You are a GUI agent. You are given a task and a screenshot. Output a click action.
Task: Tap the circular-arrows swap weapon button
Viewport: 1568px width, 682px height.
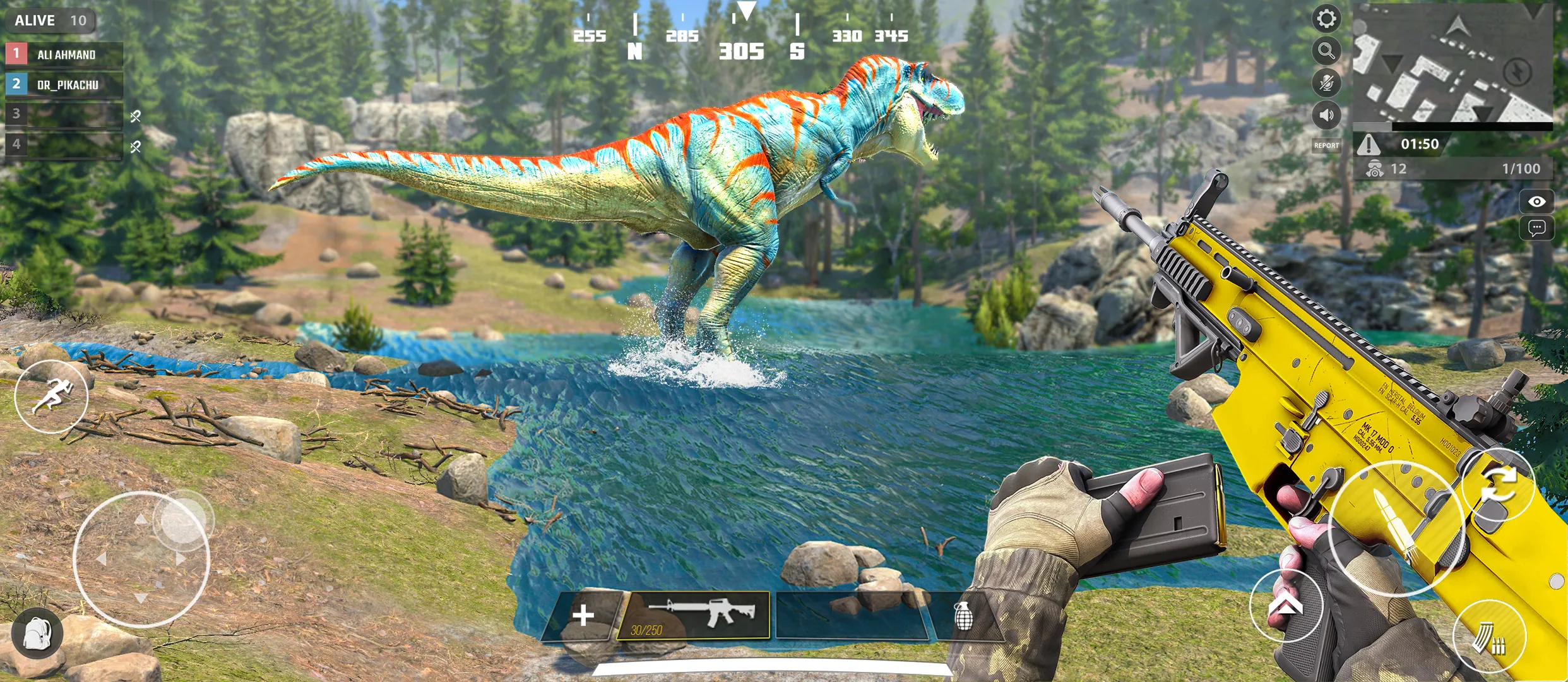click(1498, 485)
